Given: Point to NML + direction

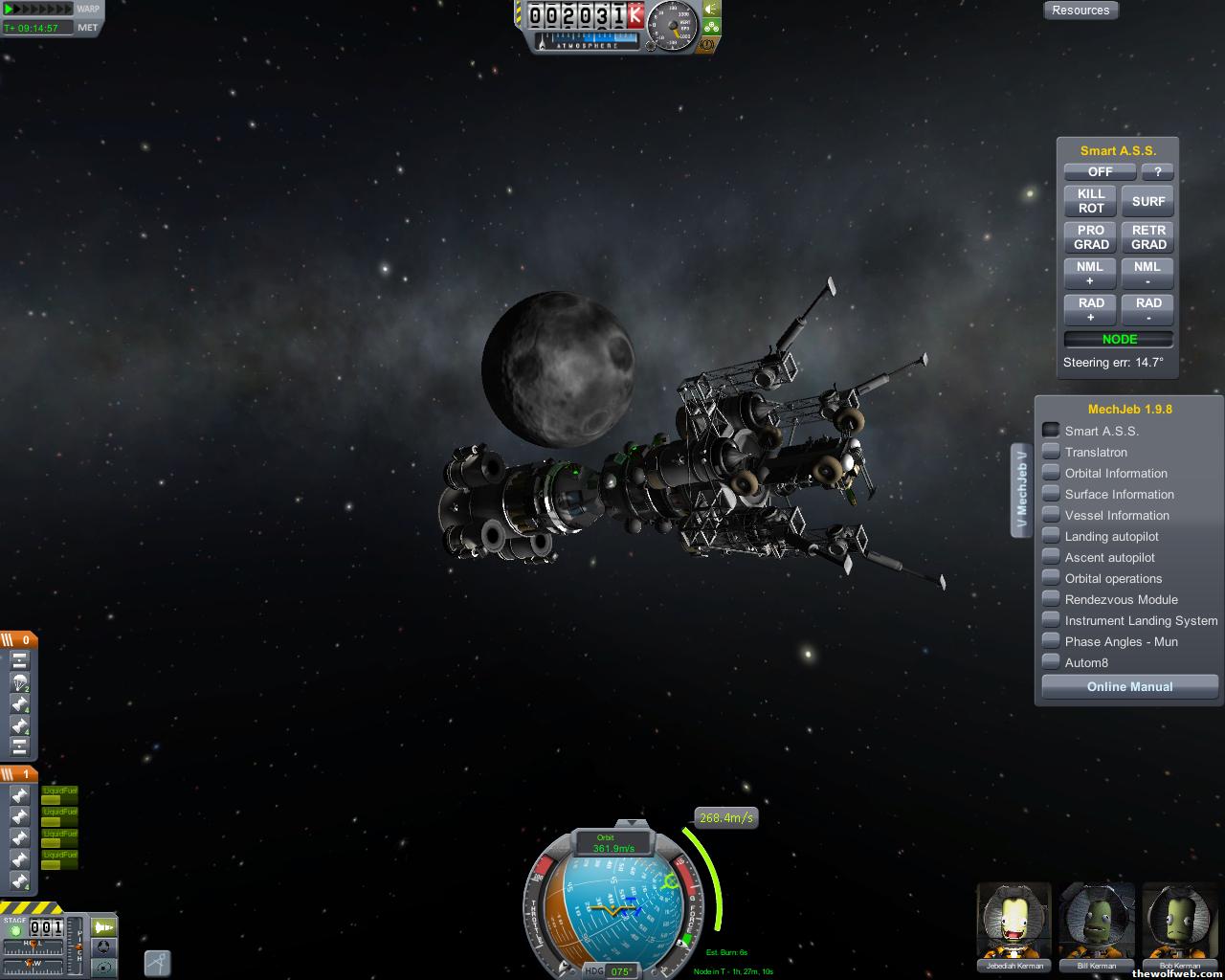Looking at the screenshot, I should [1091, 274].
